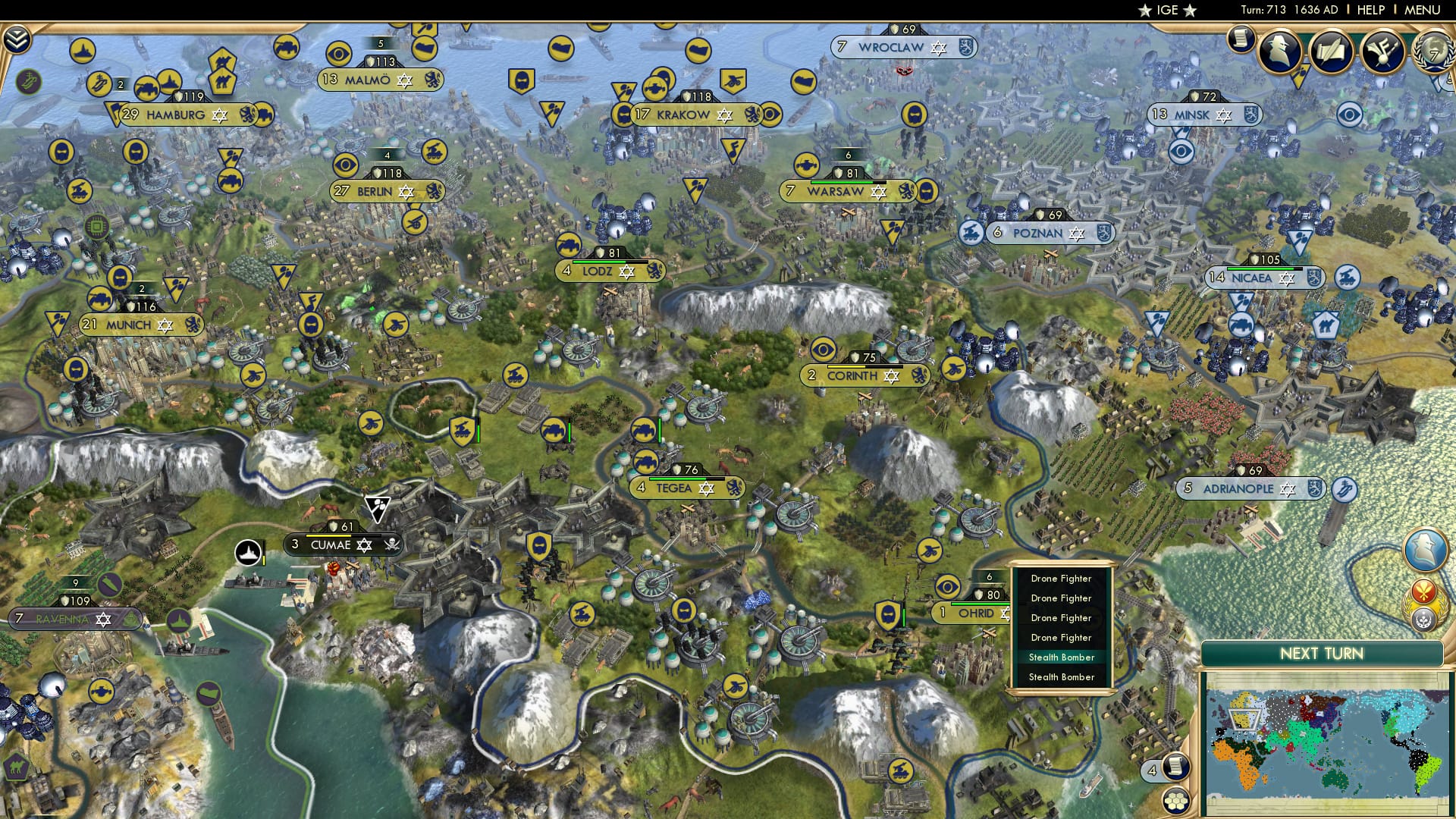Toggle the IGE in-game editor
The image size is (1456, 819).
[x=1167, y=11]
